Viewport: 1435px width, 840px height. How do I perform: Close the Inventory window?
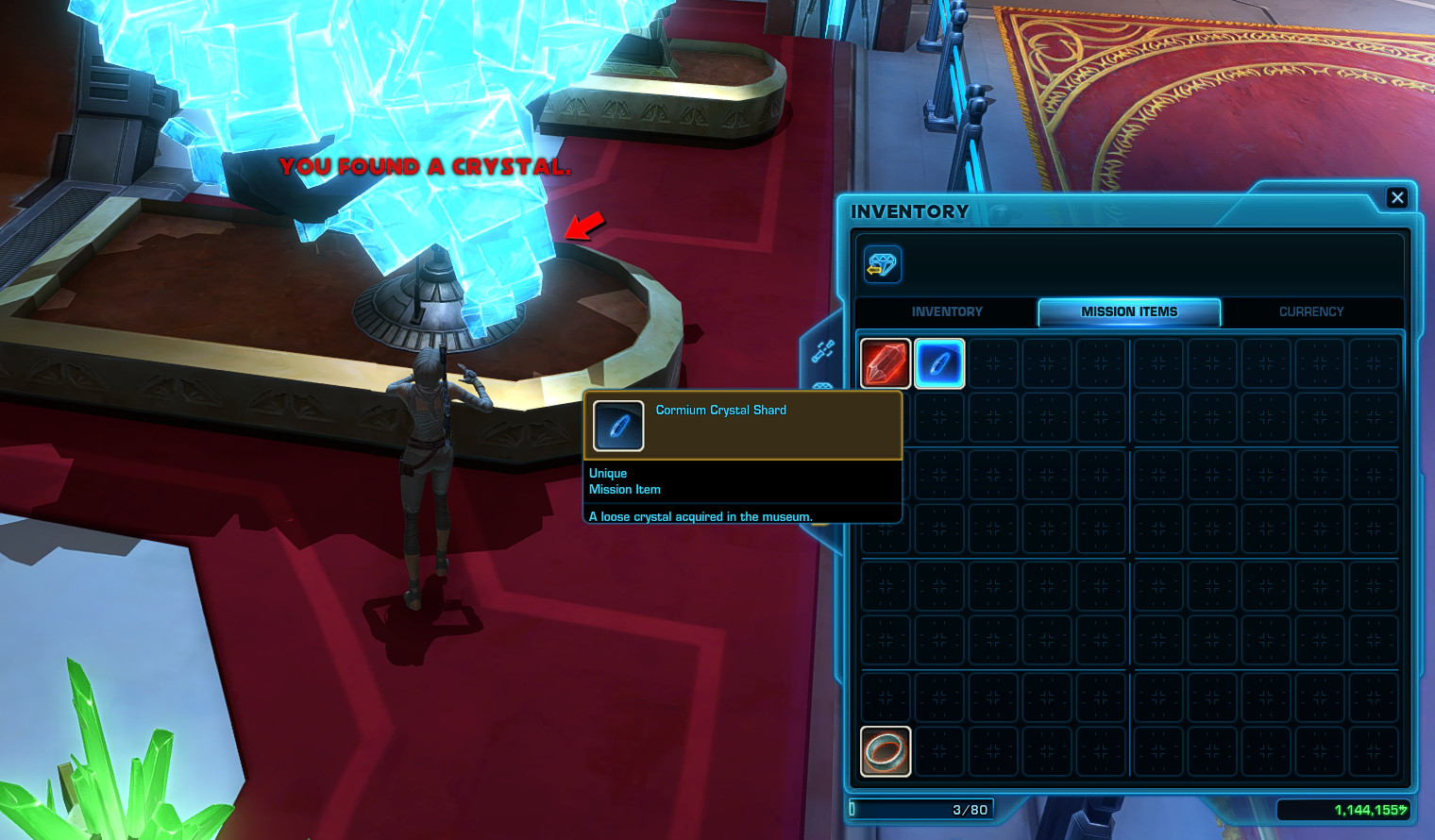pos(1397,197)
